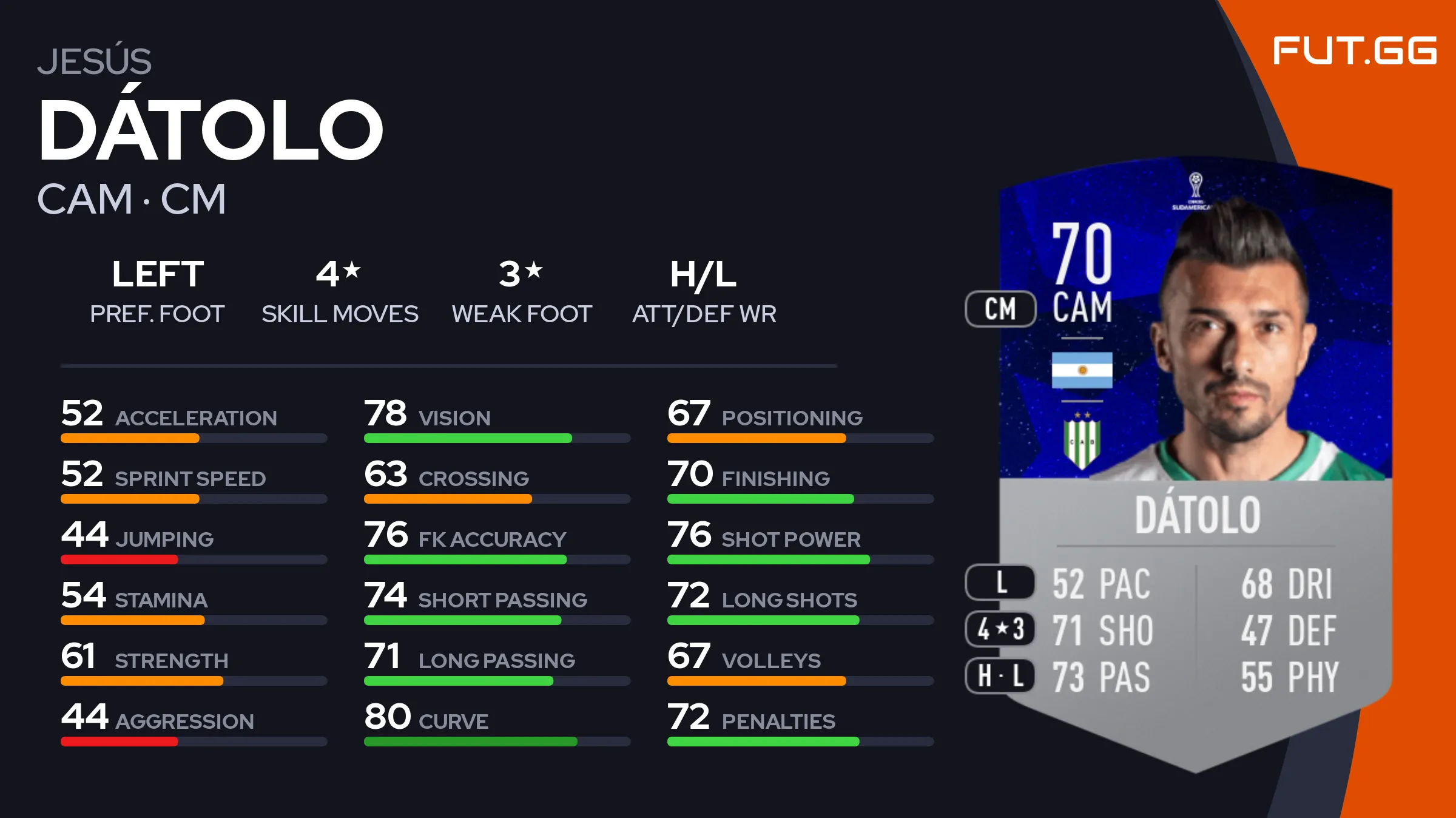Click the CM alternate position badge
This screenshot has width=1456, height=818.
pos(1000,309)
